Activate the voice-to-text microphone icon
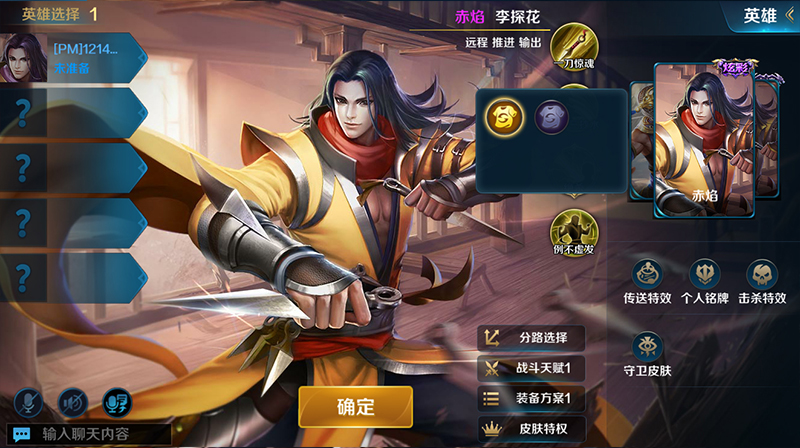This screenshot has width=800, height=448. (x=119, y=402)
